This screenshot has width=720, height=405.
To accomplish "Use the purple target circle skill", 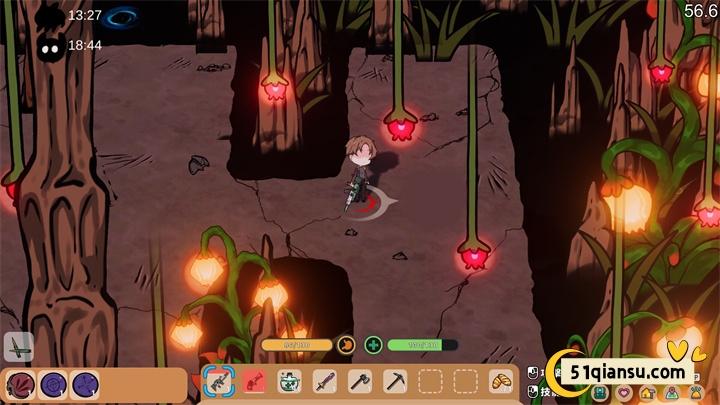I will point(53,384).
